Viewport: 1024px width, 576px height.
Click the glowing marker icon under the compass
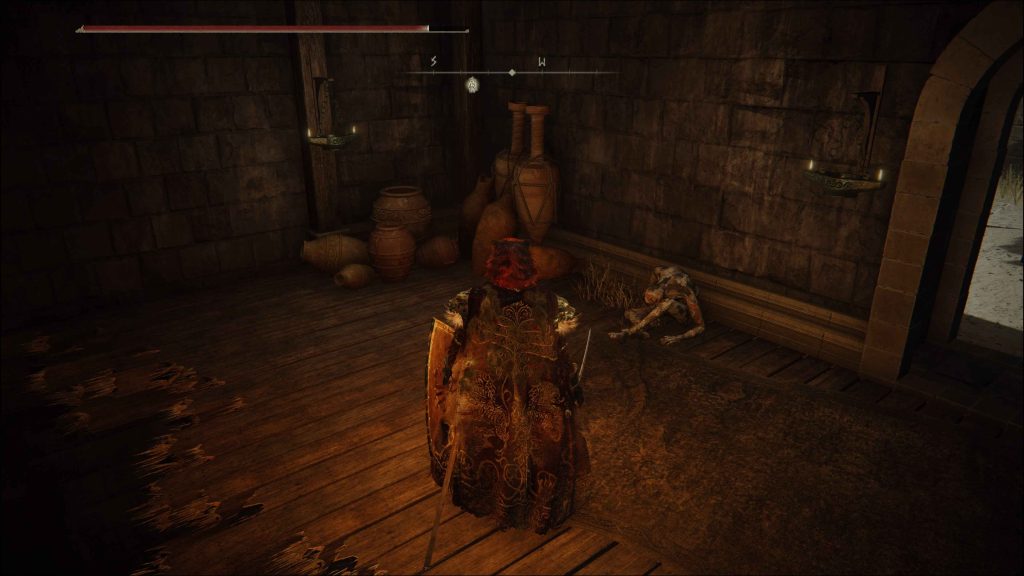pos(471,84)
